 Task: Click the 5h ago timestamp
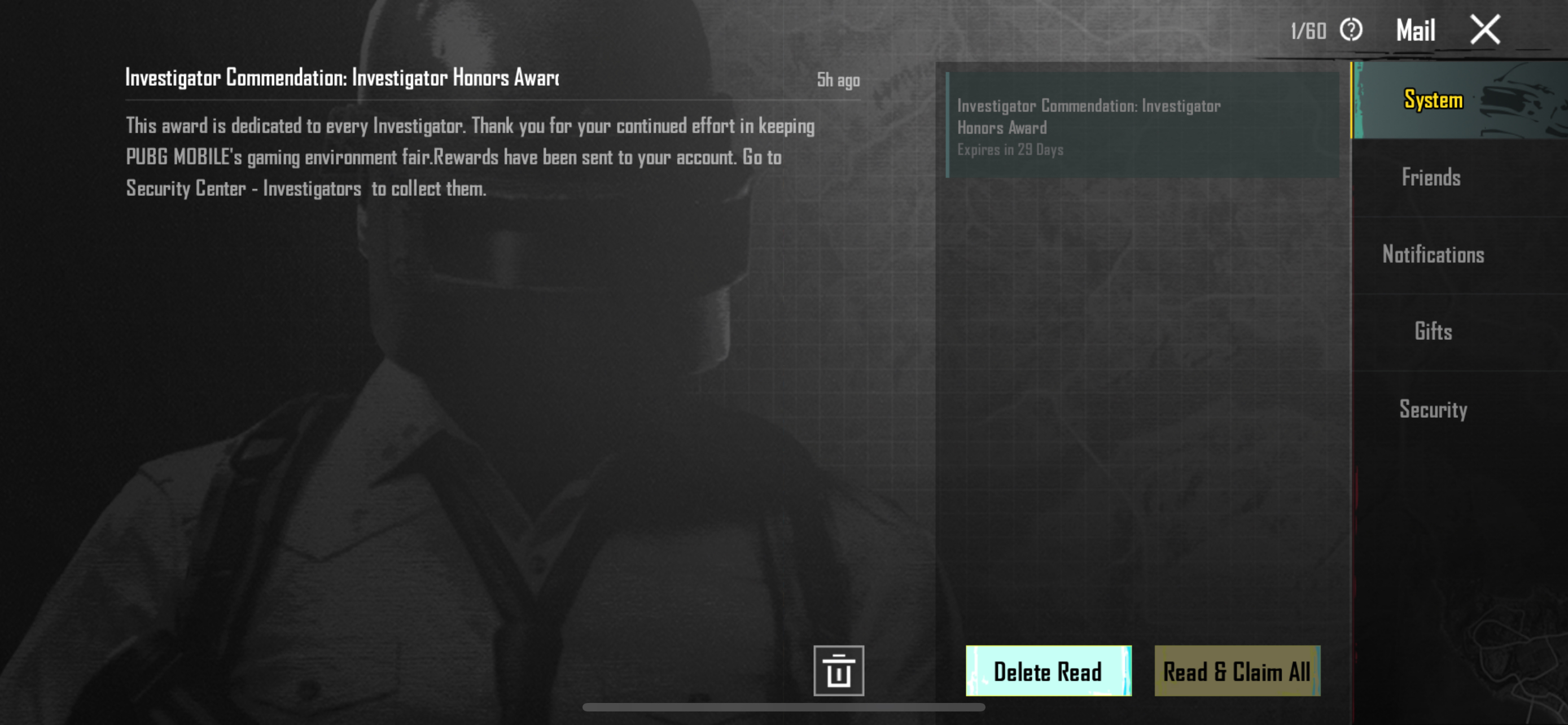838,80
